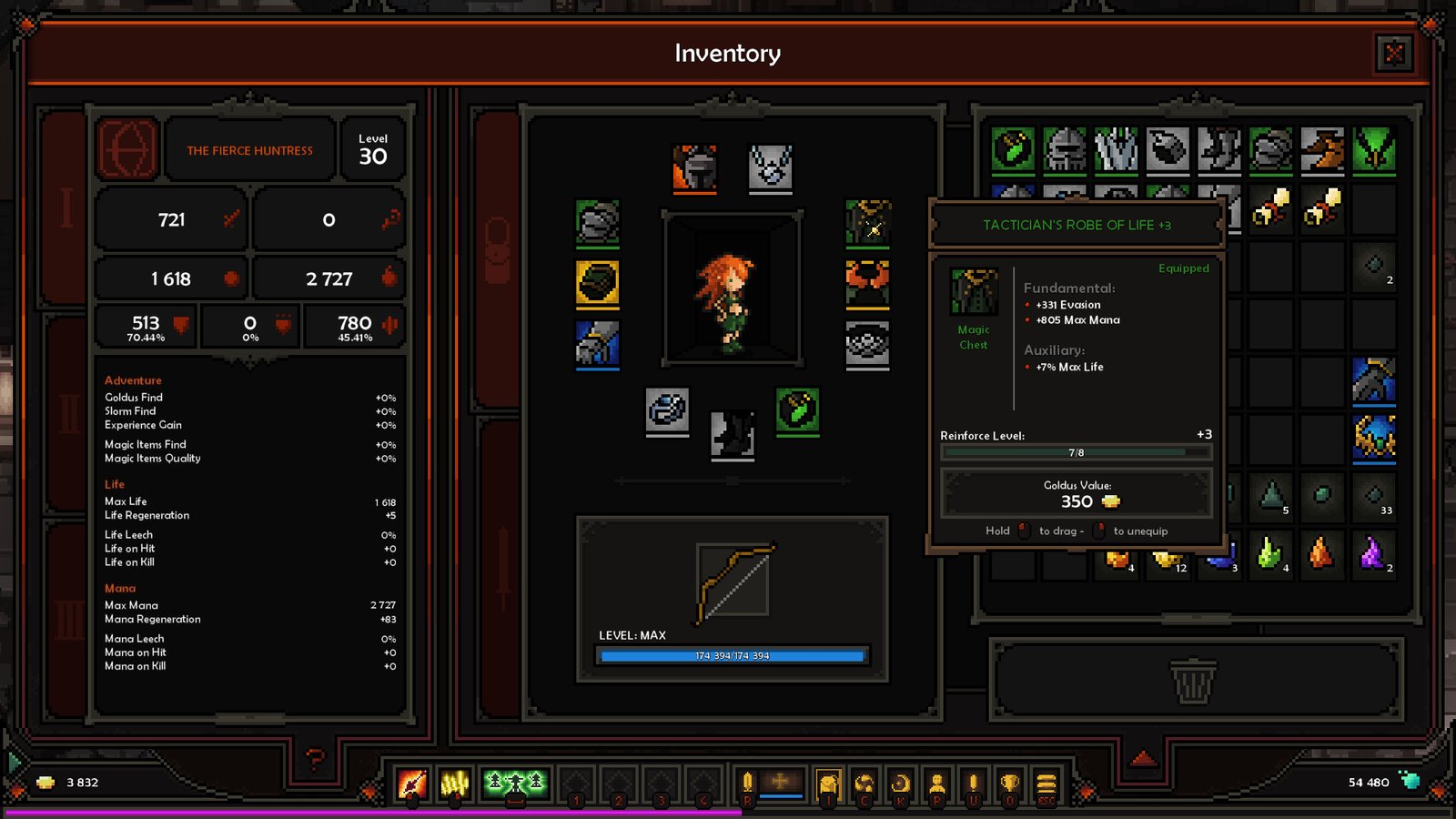1456x819 pixels.
Task: Click the R reputation icon above the blue bar
Action: [746, 781]
